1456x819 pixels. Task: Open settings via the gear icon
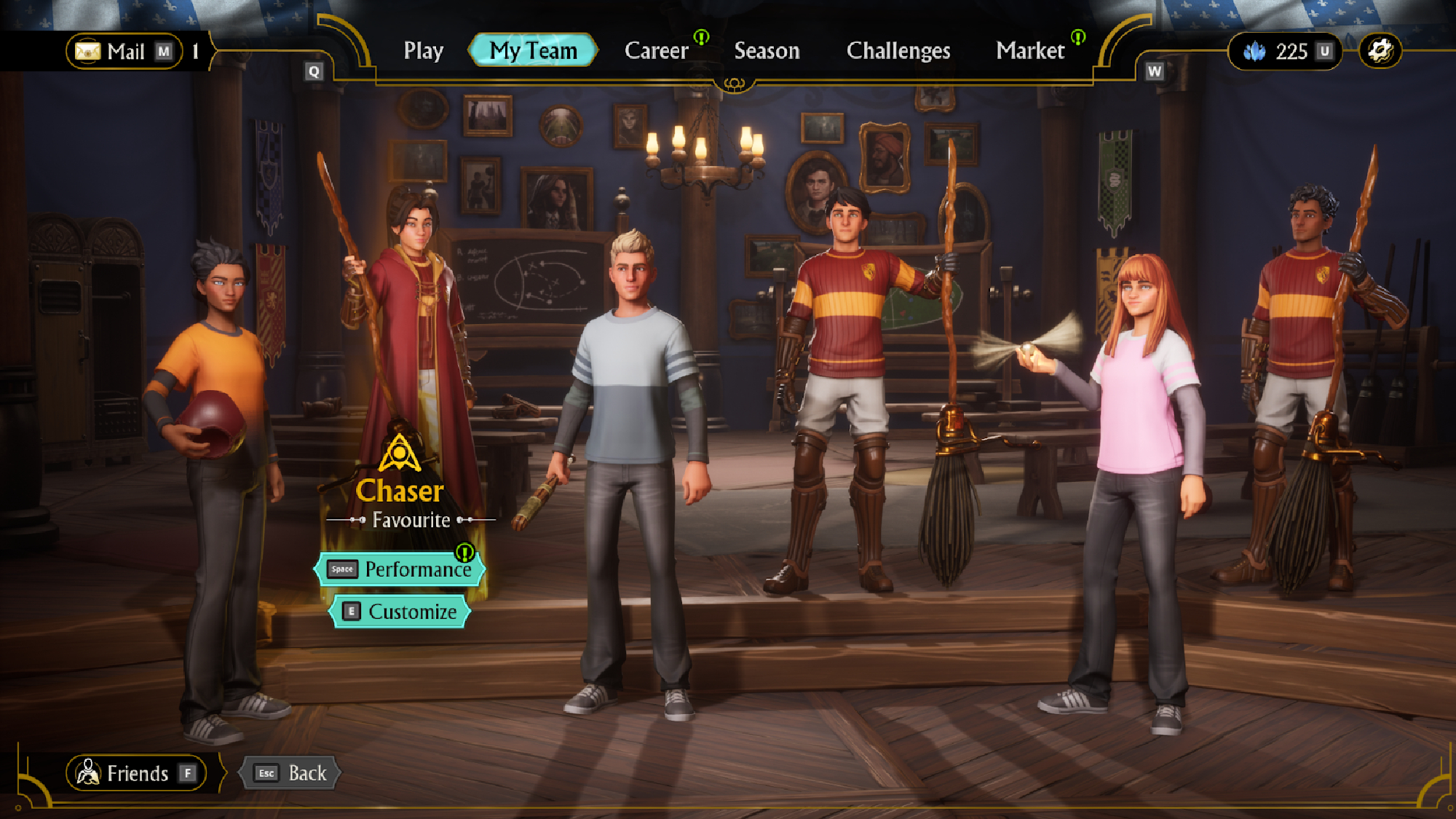1380,51
